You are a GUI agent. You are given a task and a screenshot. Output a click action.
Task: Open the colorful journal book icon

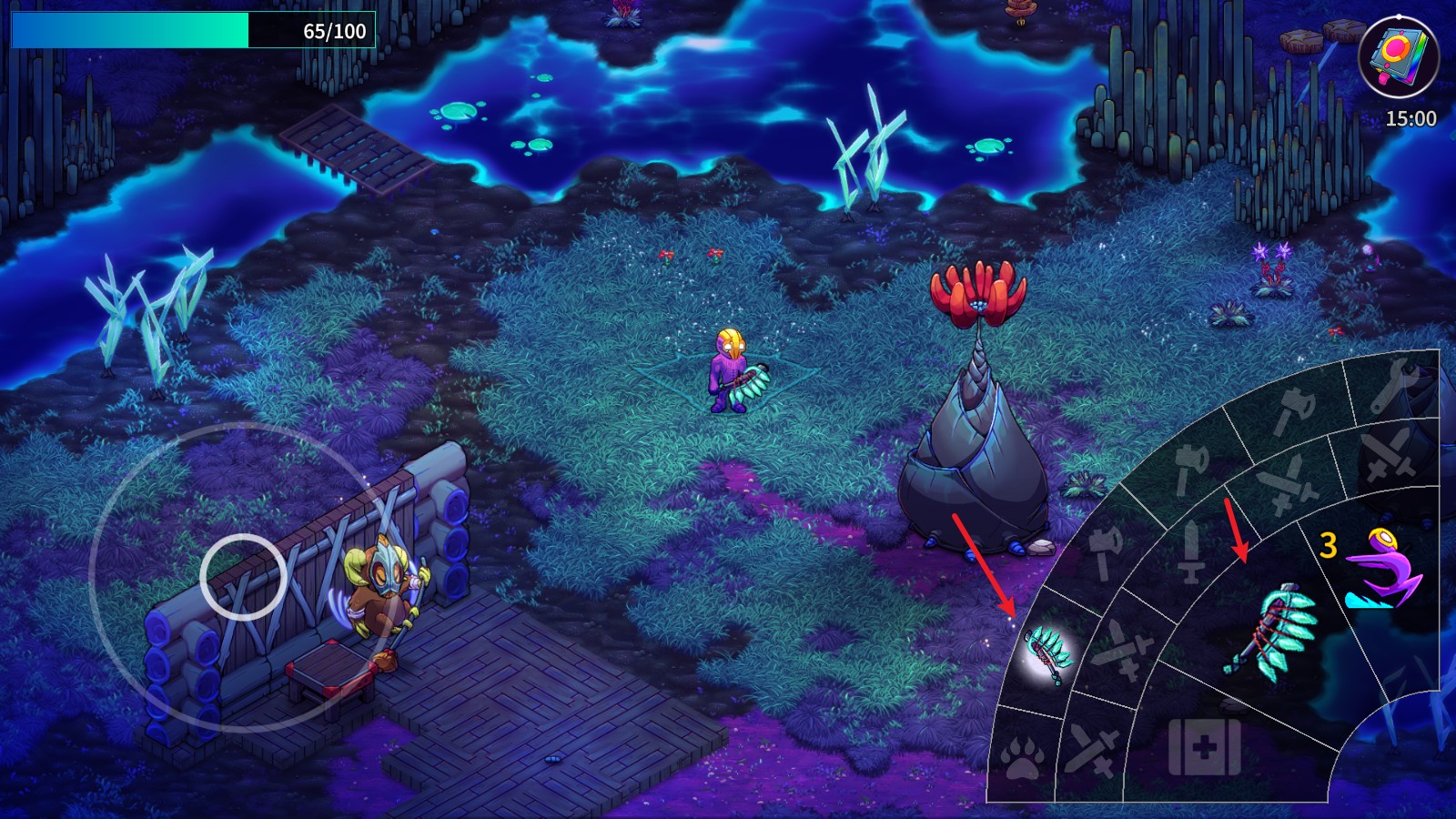point(1398,56)
